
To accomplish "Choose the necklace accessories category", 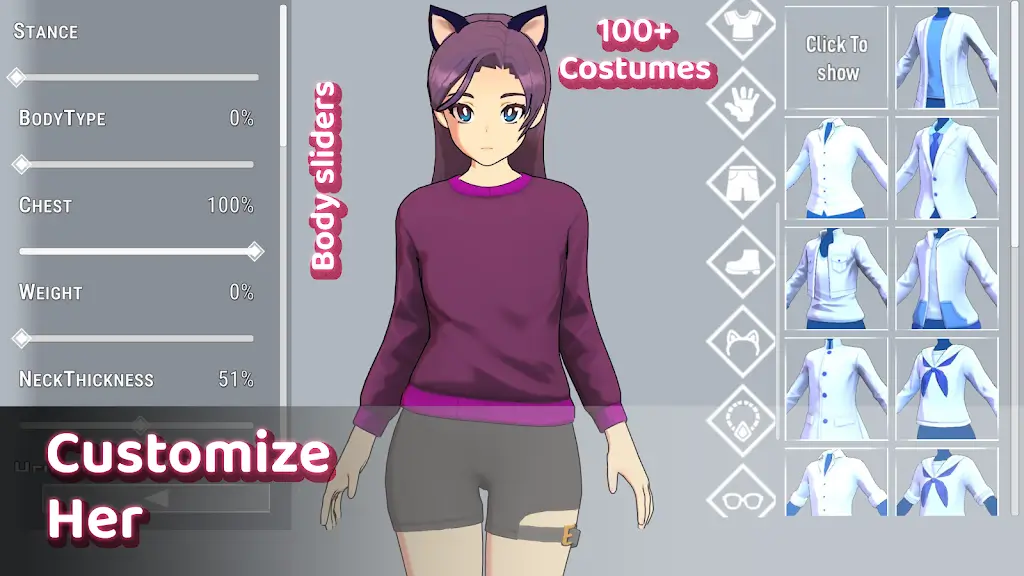I will [x=742, y=419].
